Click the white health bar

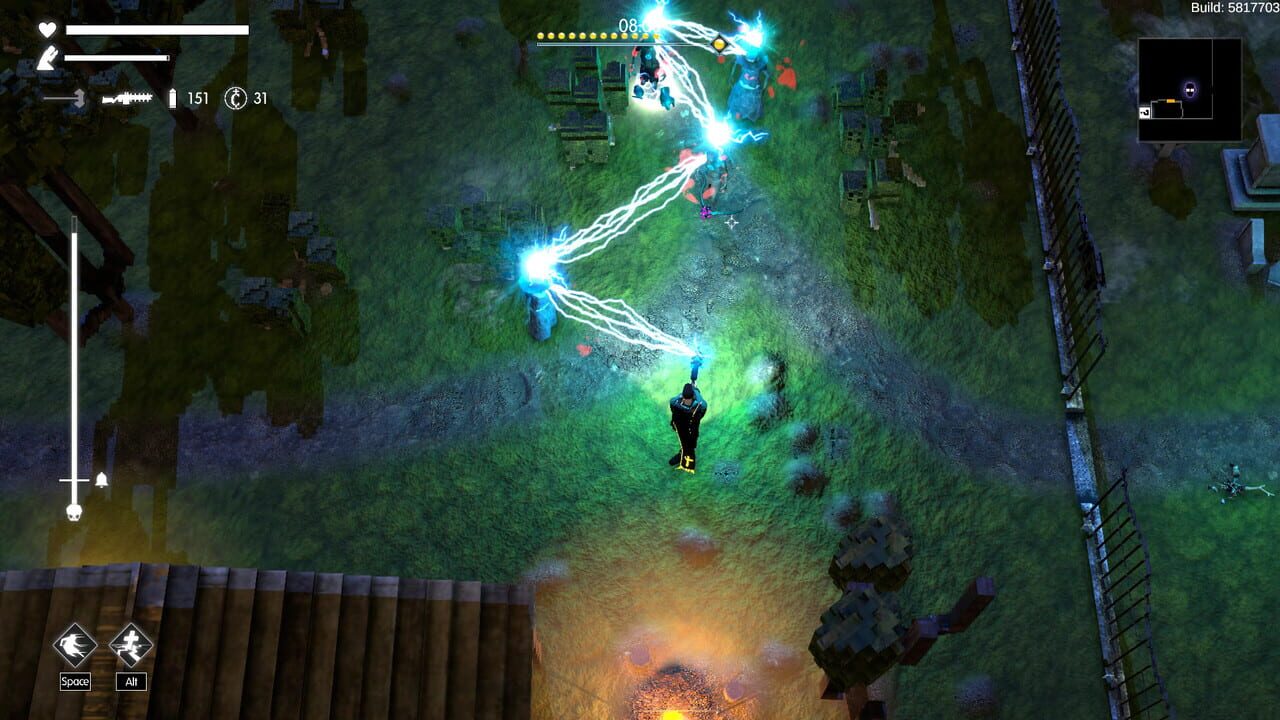[157, 29]
